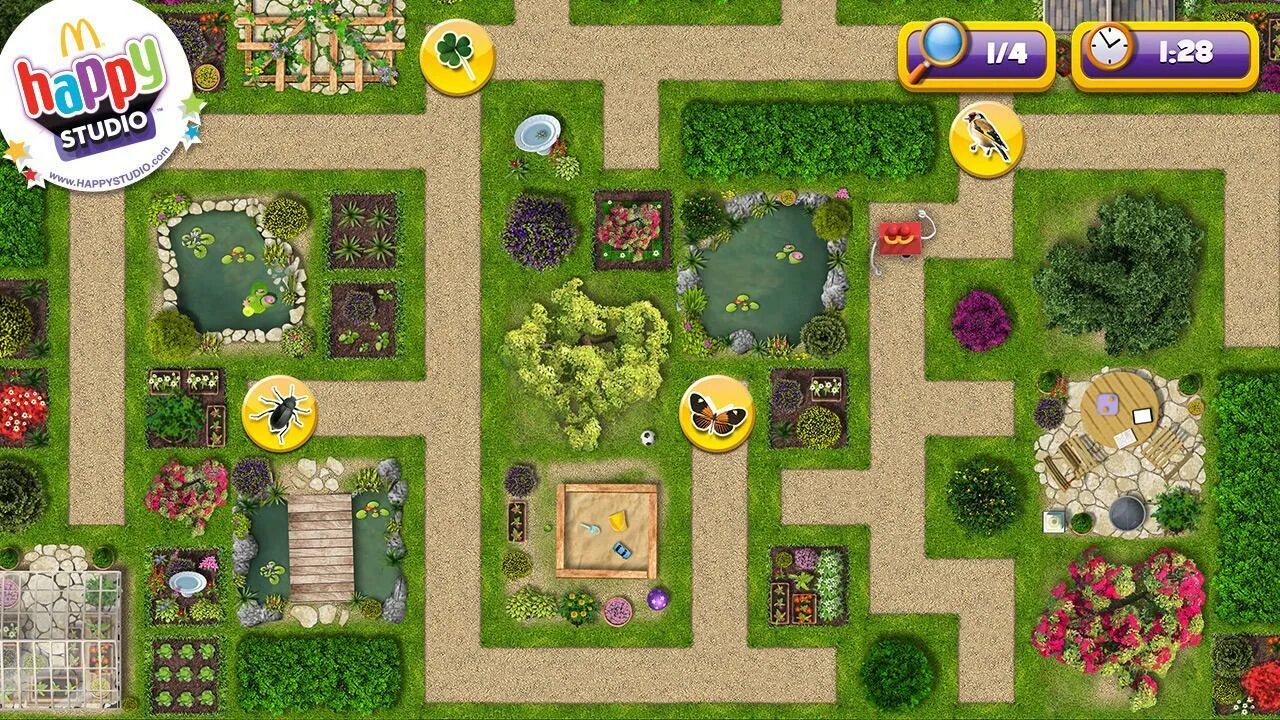The image size is (1280, 720).
Task: Click the sandbox with the yellow shovel
Action: point(608,527)
